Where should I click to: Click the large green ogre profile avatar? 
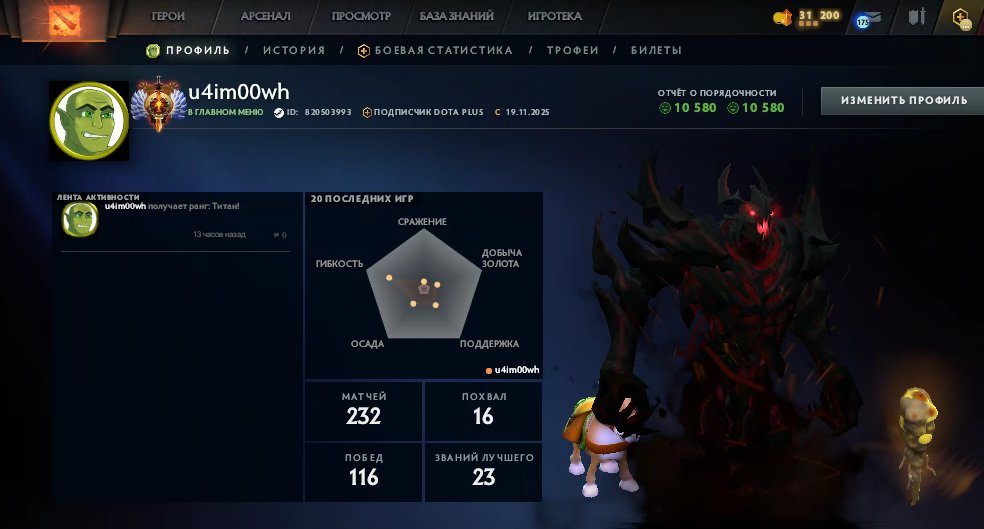coord(89,120)
